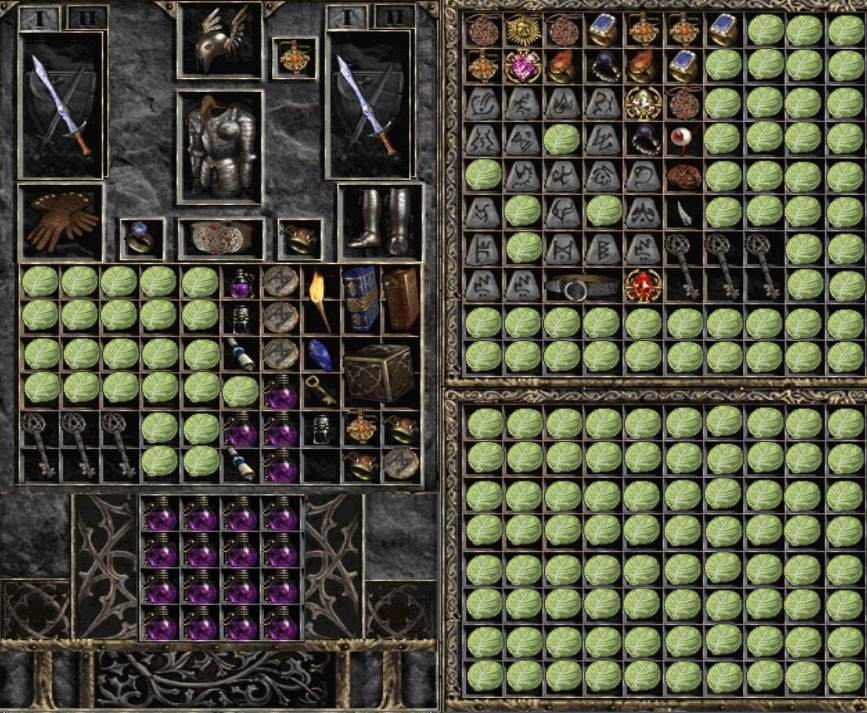Screen dimensions: 867x713
Task: Click the equipped plate body armor
Action: [x=220, y=147]
